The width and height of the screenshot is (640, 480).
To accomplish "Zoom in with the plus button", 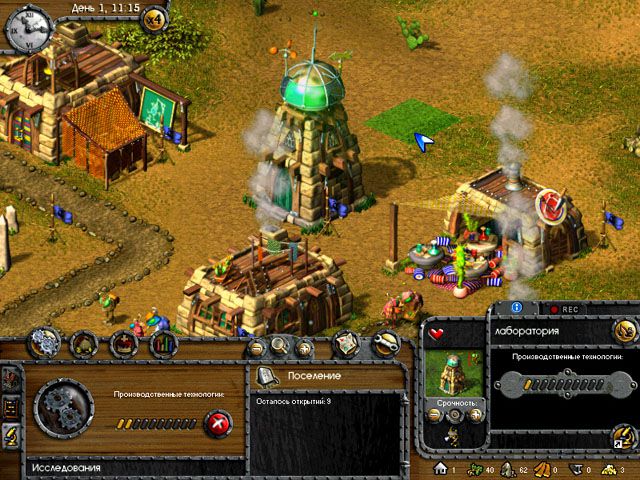I will coord(301,347).
